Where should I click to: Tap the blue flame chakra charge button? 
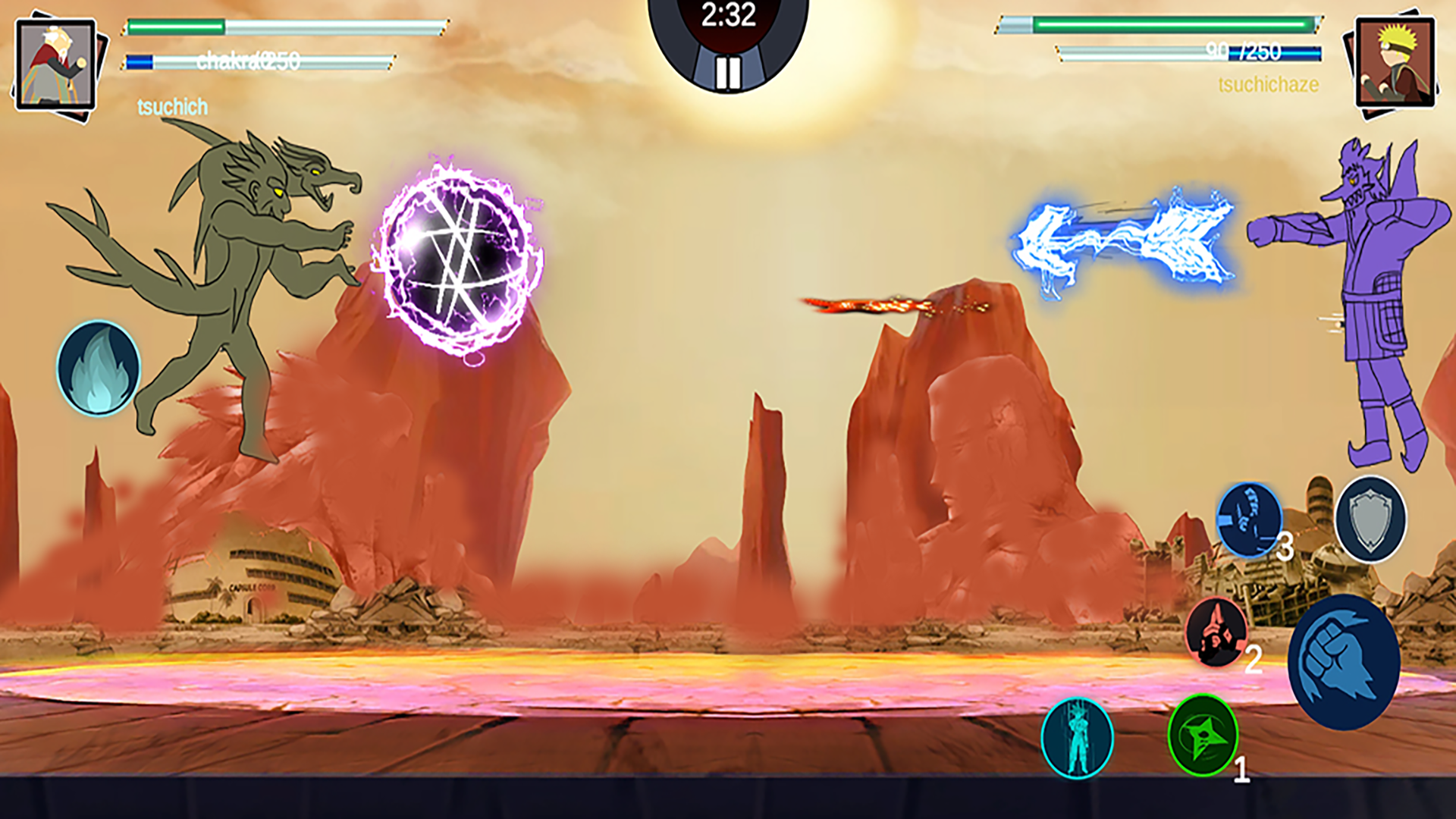(99, 369)
